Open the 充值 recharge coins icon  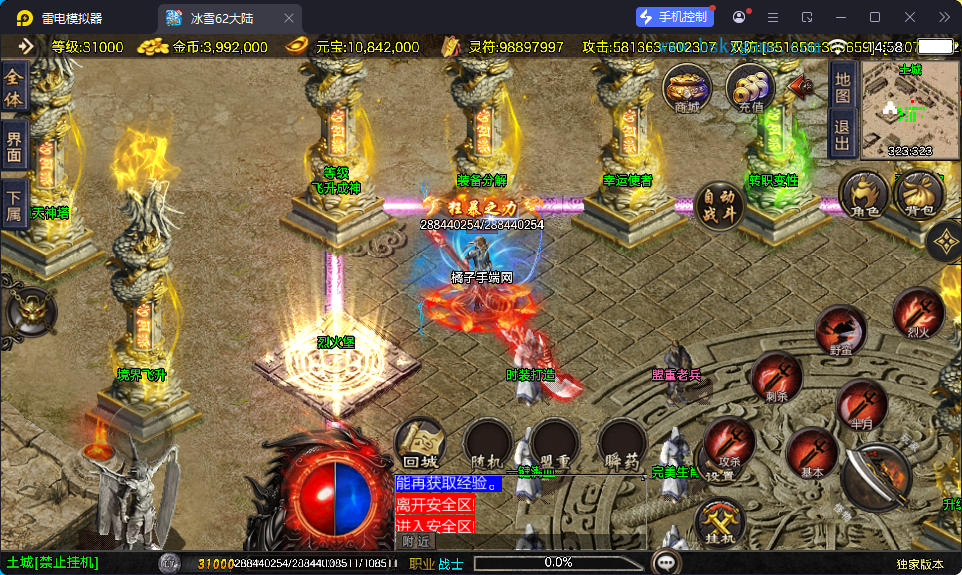(749, 88)
